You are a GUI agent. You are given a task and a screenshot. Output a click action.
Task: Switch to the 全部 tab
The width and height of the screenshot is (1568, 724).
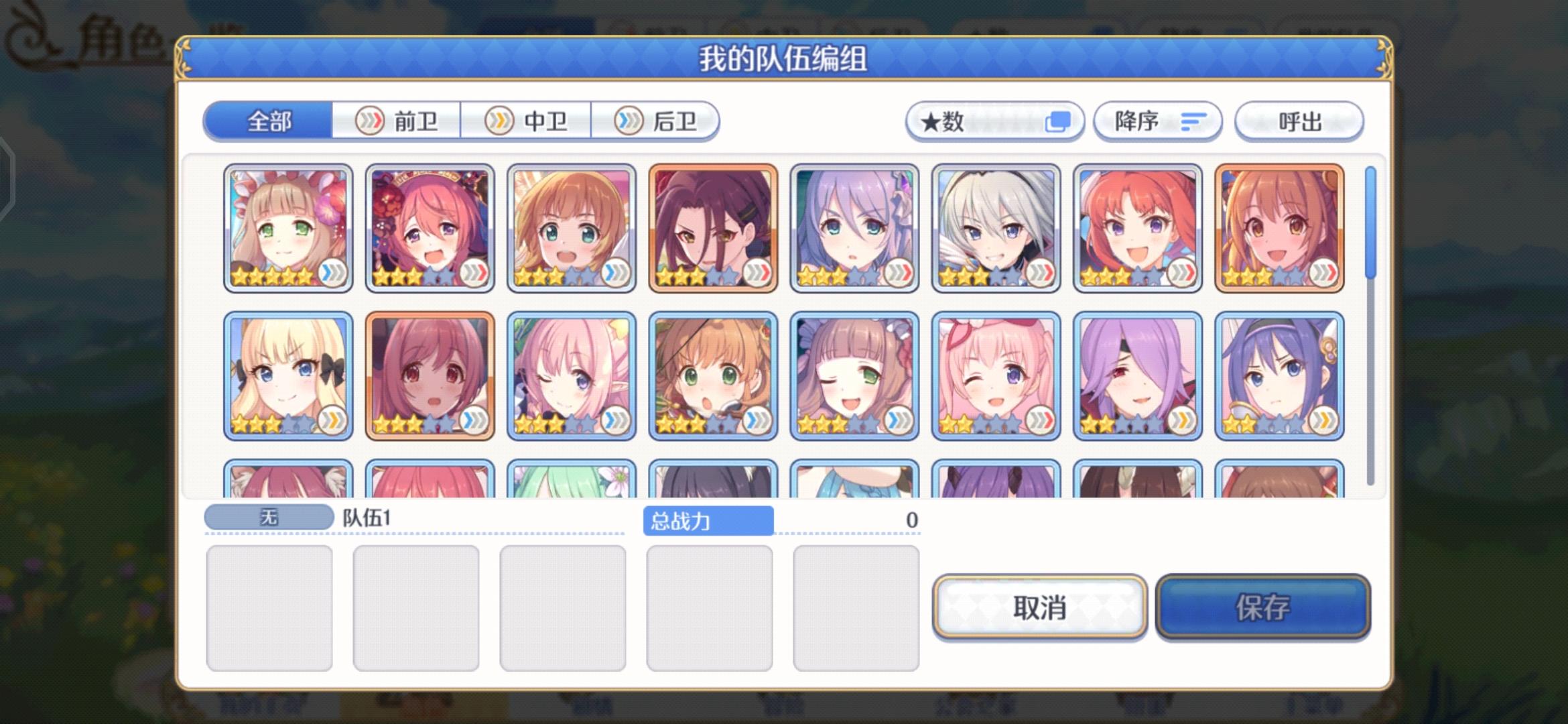pos(268,121)
